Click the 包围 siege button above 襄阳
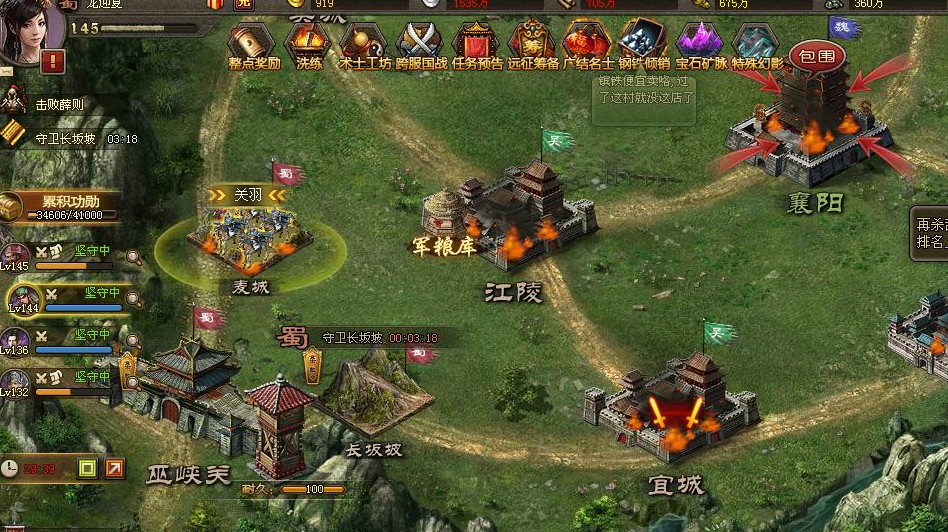Screen dimensions: 948x532 pyautogui.click(x=817, y=57)
